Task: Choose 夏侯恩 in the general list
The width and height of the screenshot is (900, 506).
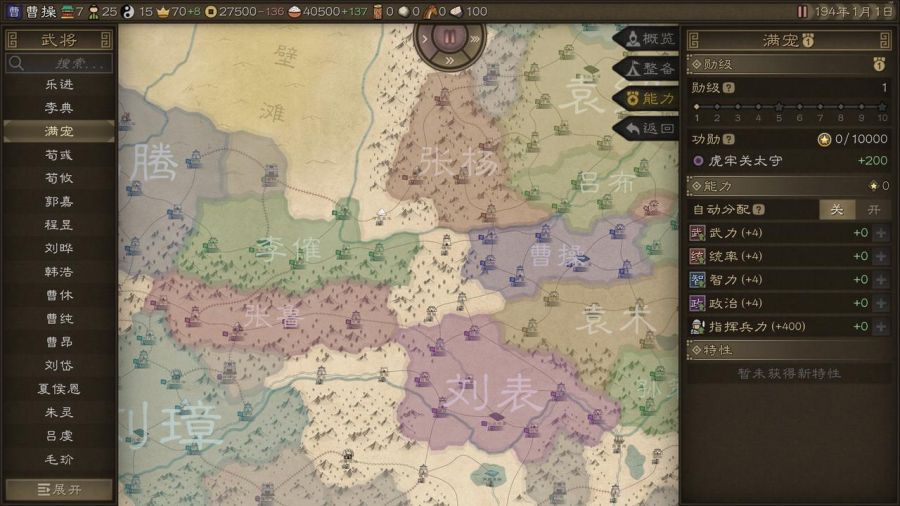Action: pyautogui.click(x=58, y=388)
